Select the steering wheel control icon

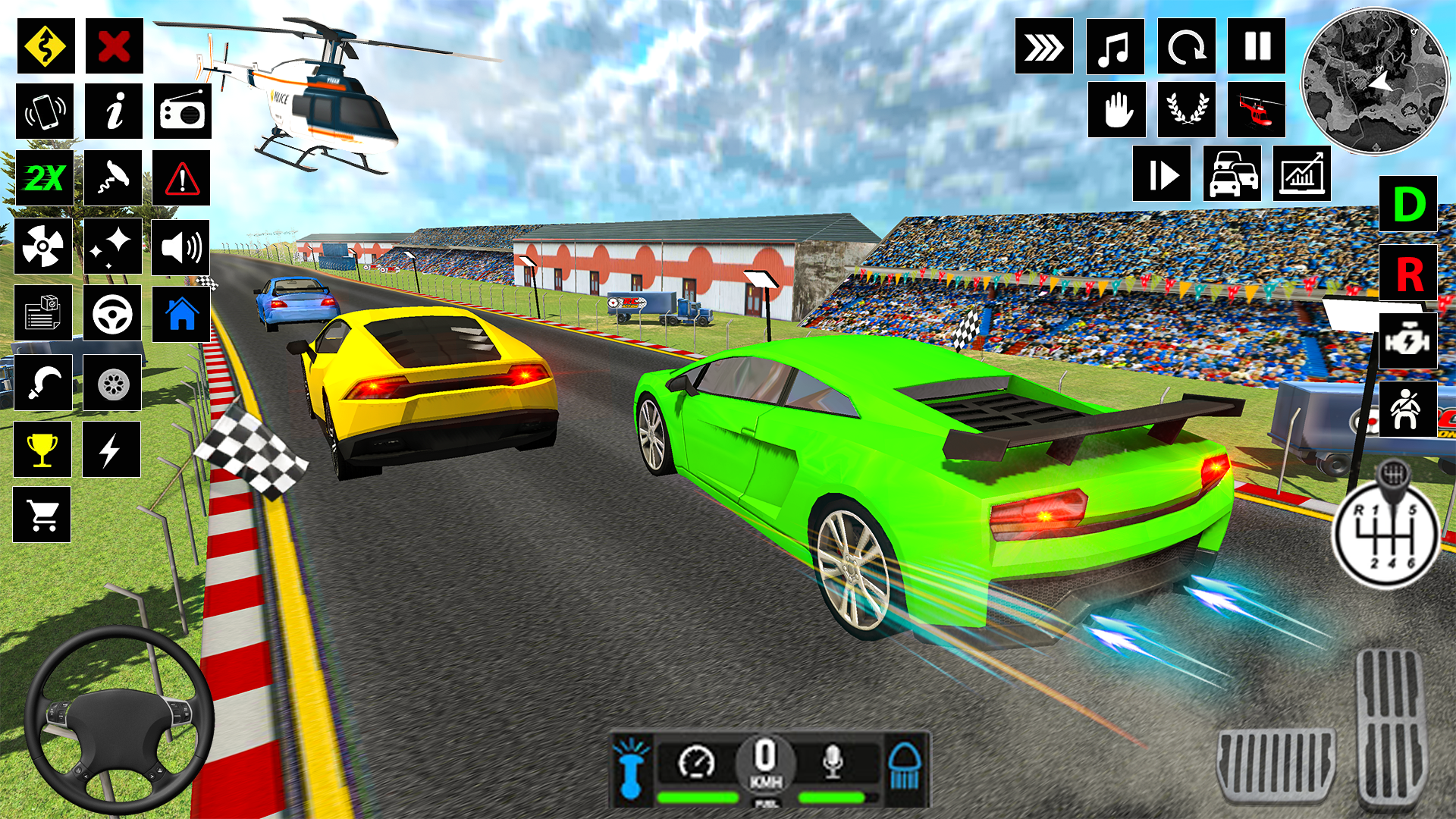coord(112,312)
